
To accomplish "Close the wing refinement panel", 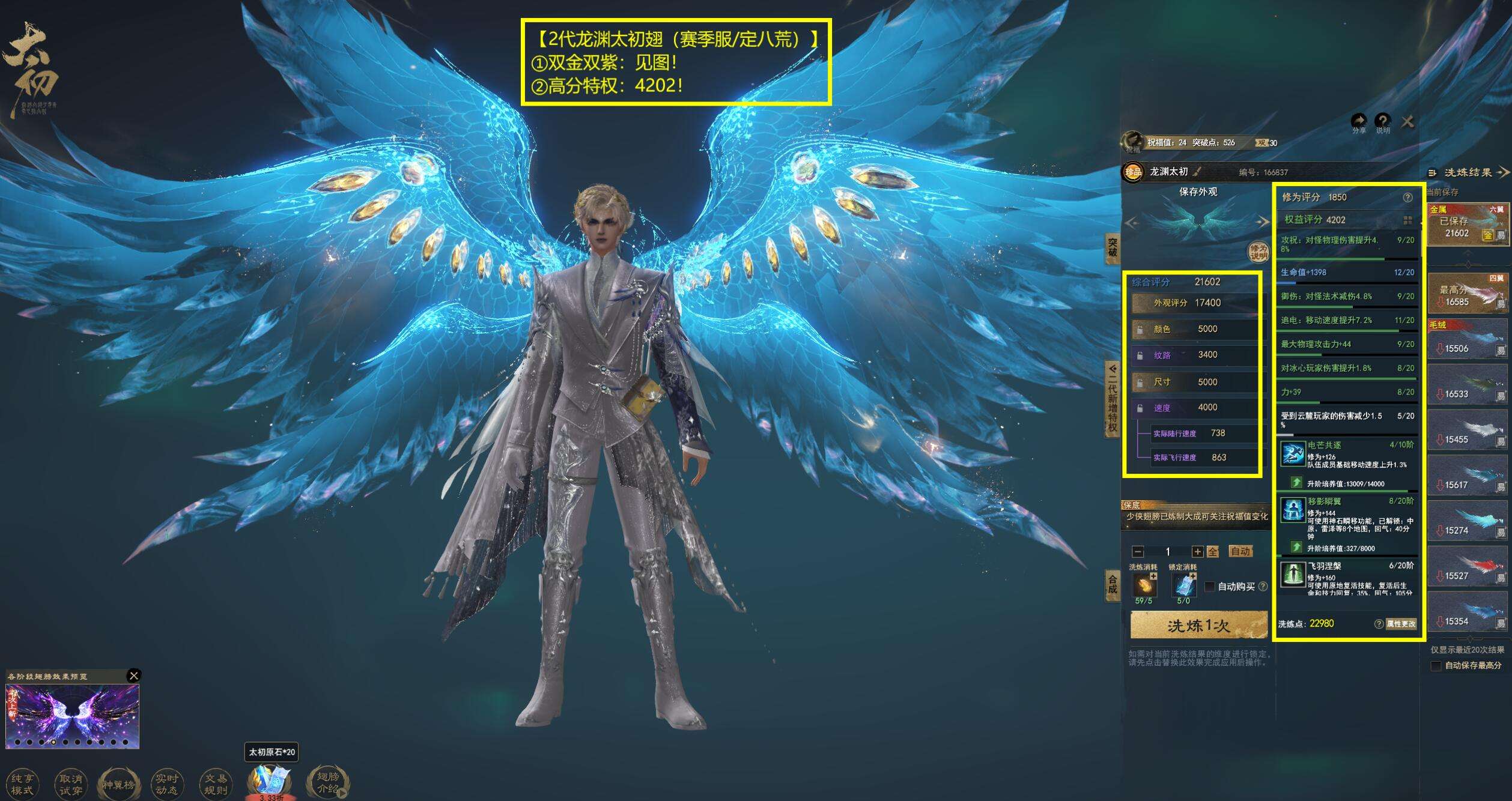I will [1407, 122].
